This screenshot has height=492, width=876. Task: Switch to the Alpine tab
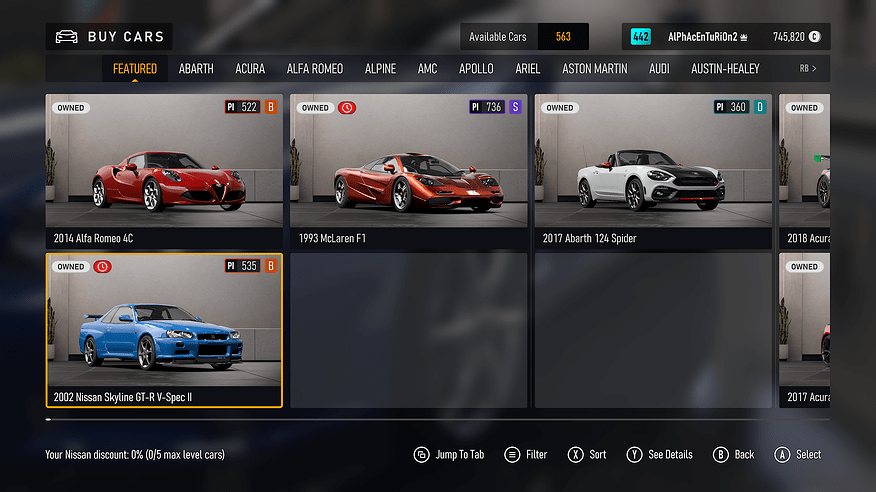(380, 69)
